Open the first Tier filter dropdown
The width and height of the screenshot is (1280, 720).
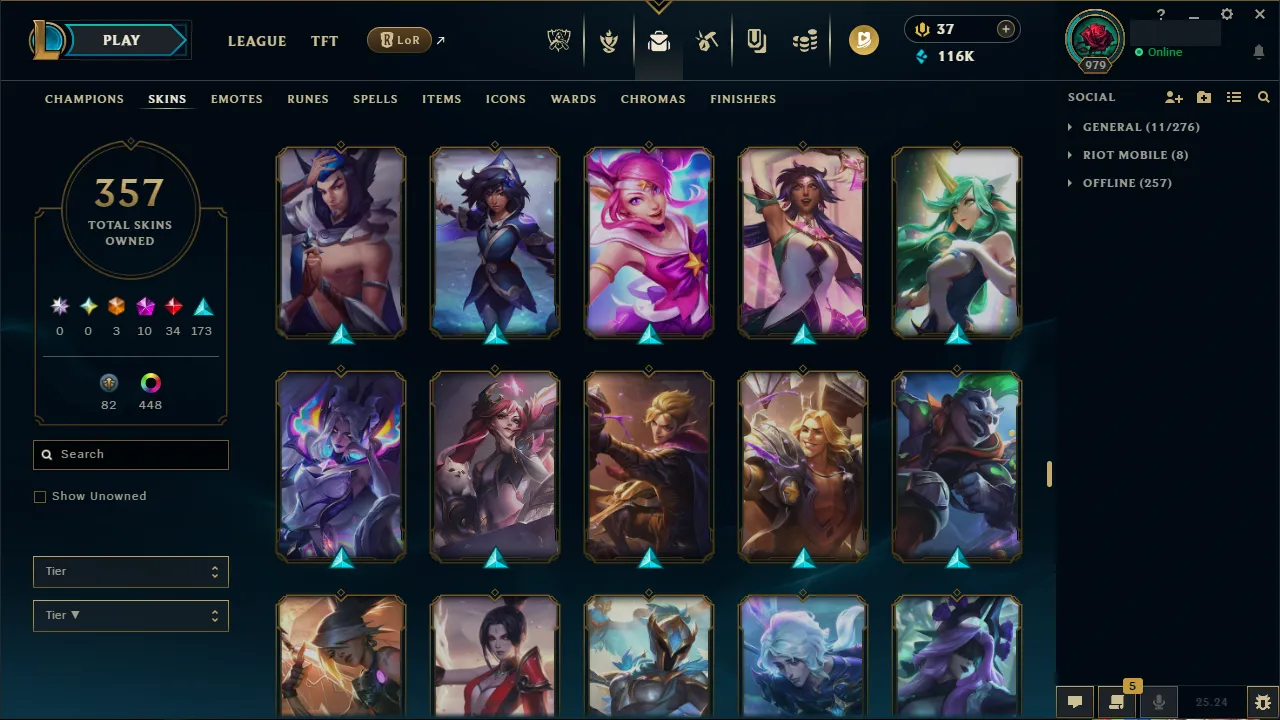click(130, 571)
